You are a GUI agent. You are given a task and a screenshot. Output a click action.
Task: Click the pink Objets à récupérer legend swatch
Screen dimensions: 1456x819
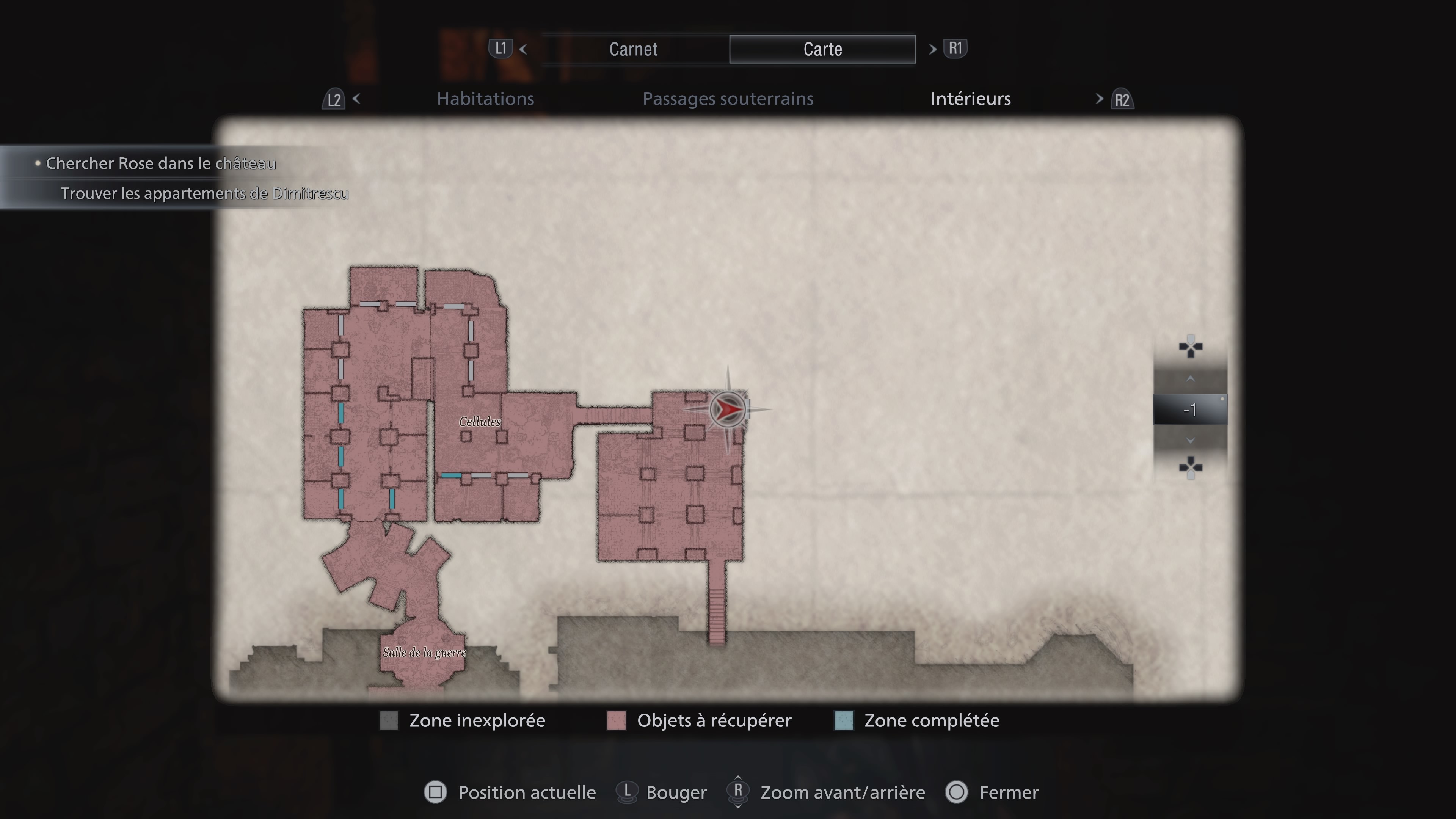click(x=616, y=721)
